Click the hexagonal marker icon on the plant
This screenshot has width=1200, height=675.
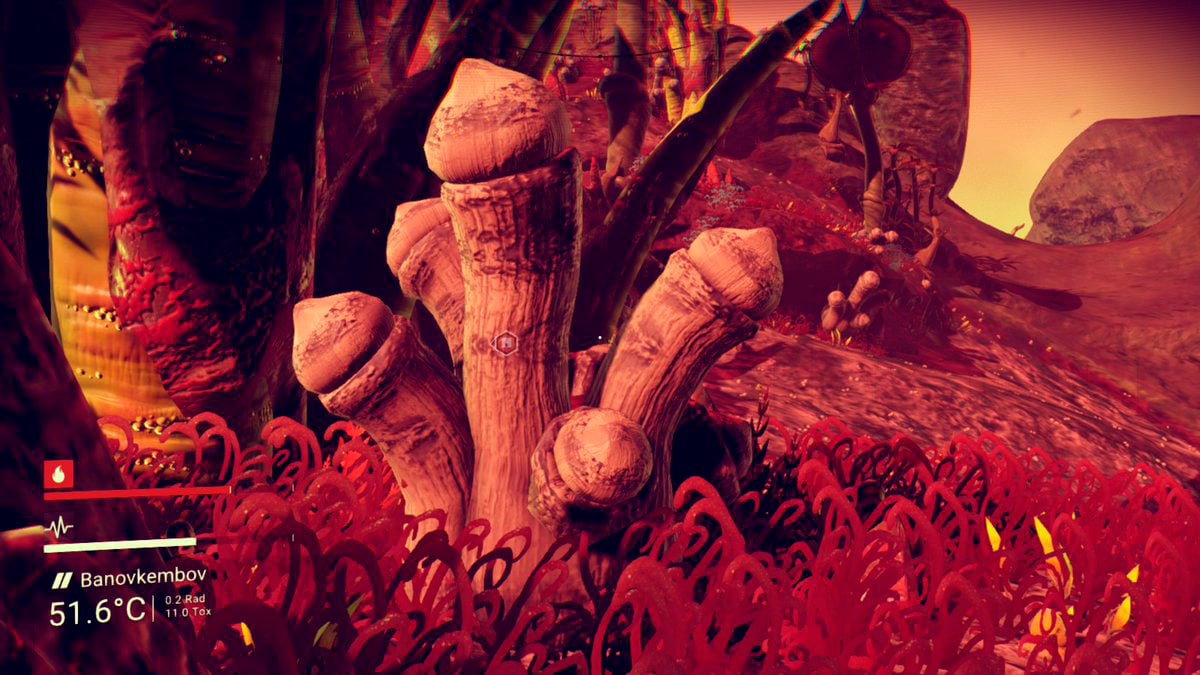point(506,343)
